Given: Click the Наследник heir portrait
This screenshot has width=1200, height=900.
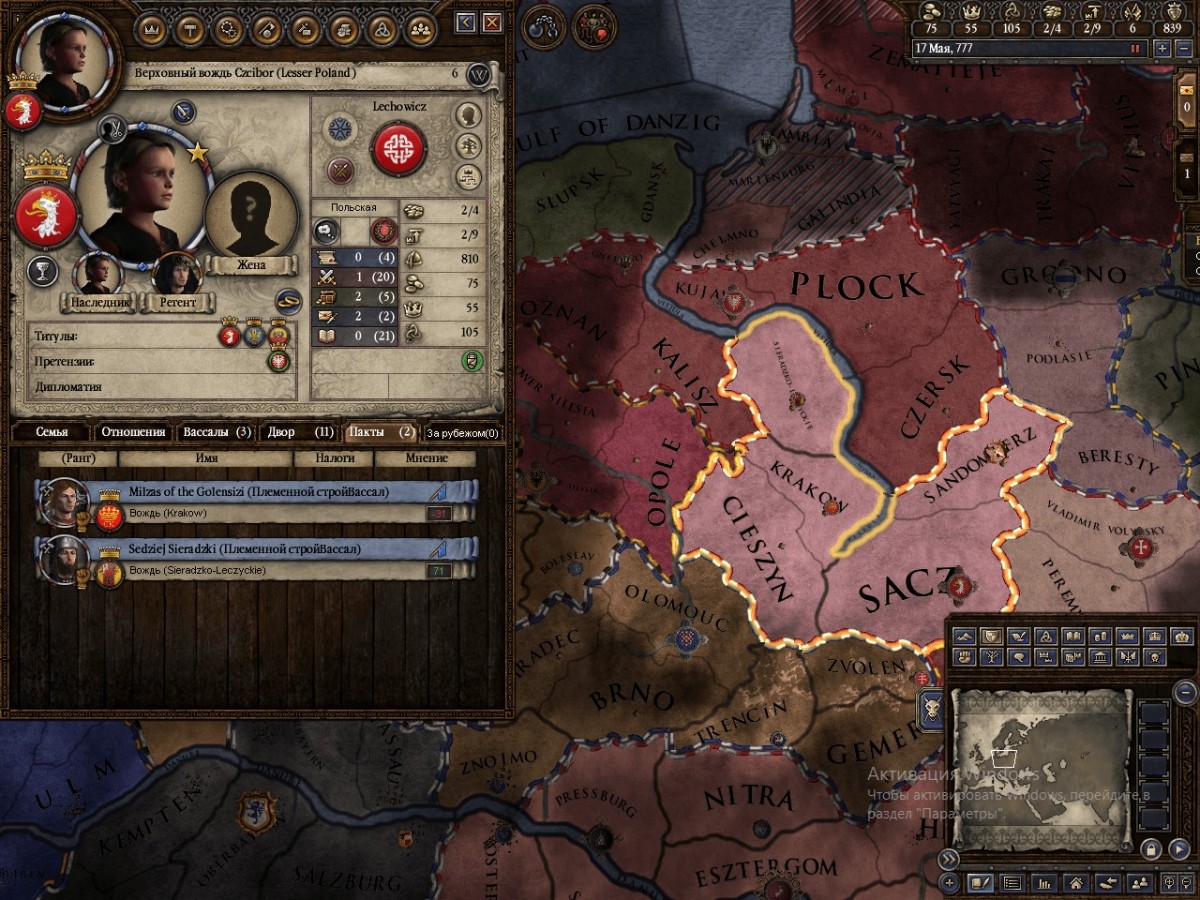Looking at the screenshot, I should tap(99, 276).
